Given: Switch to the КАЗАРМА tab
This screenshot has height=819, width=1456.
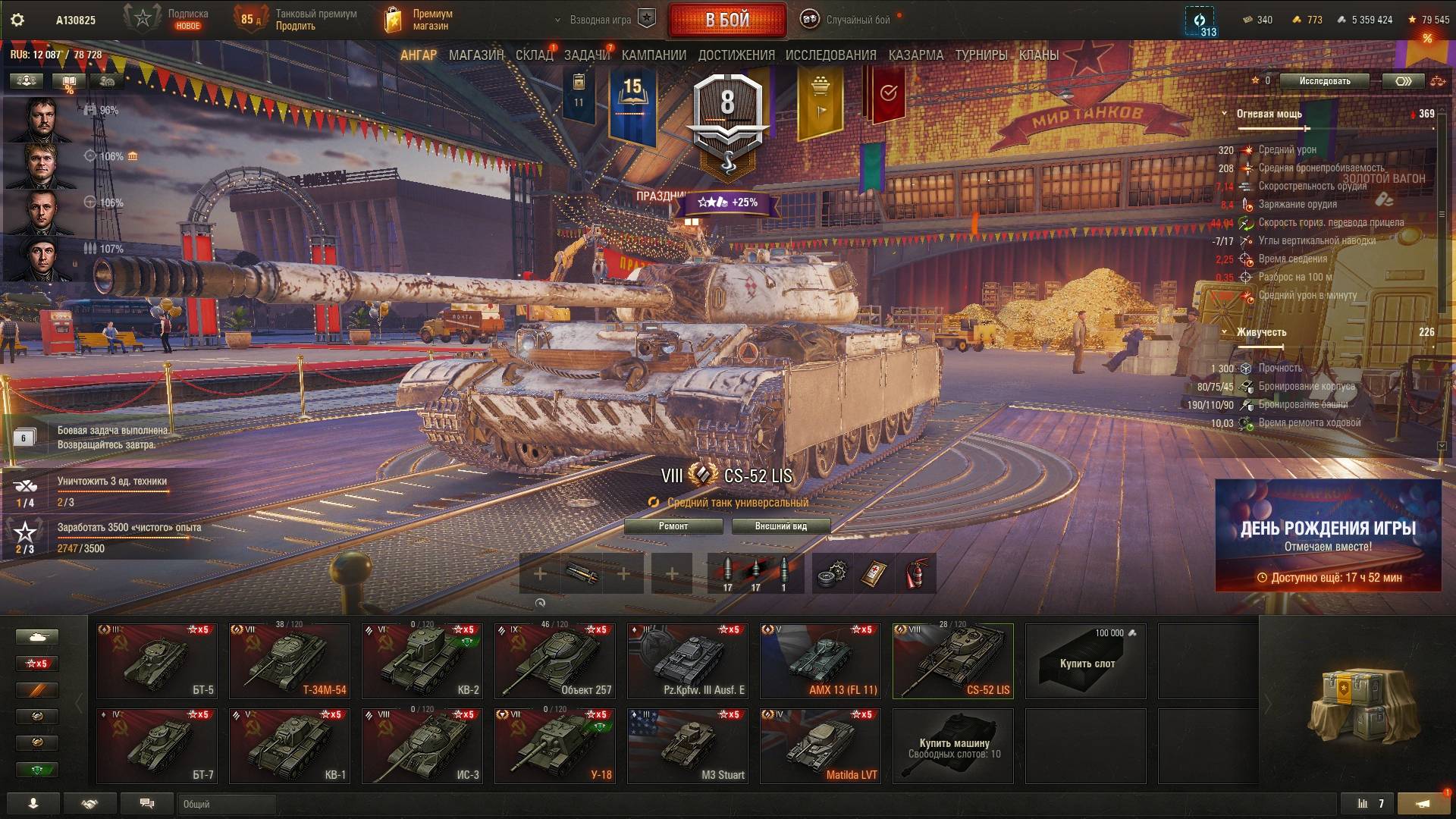Looking at the screenshot, I should pyautogui.click(x=915, y=55).
